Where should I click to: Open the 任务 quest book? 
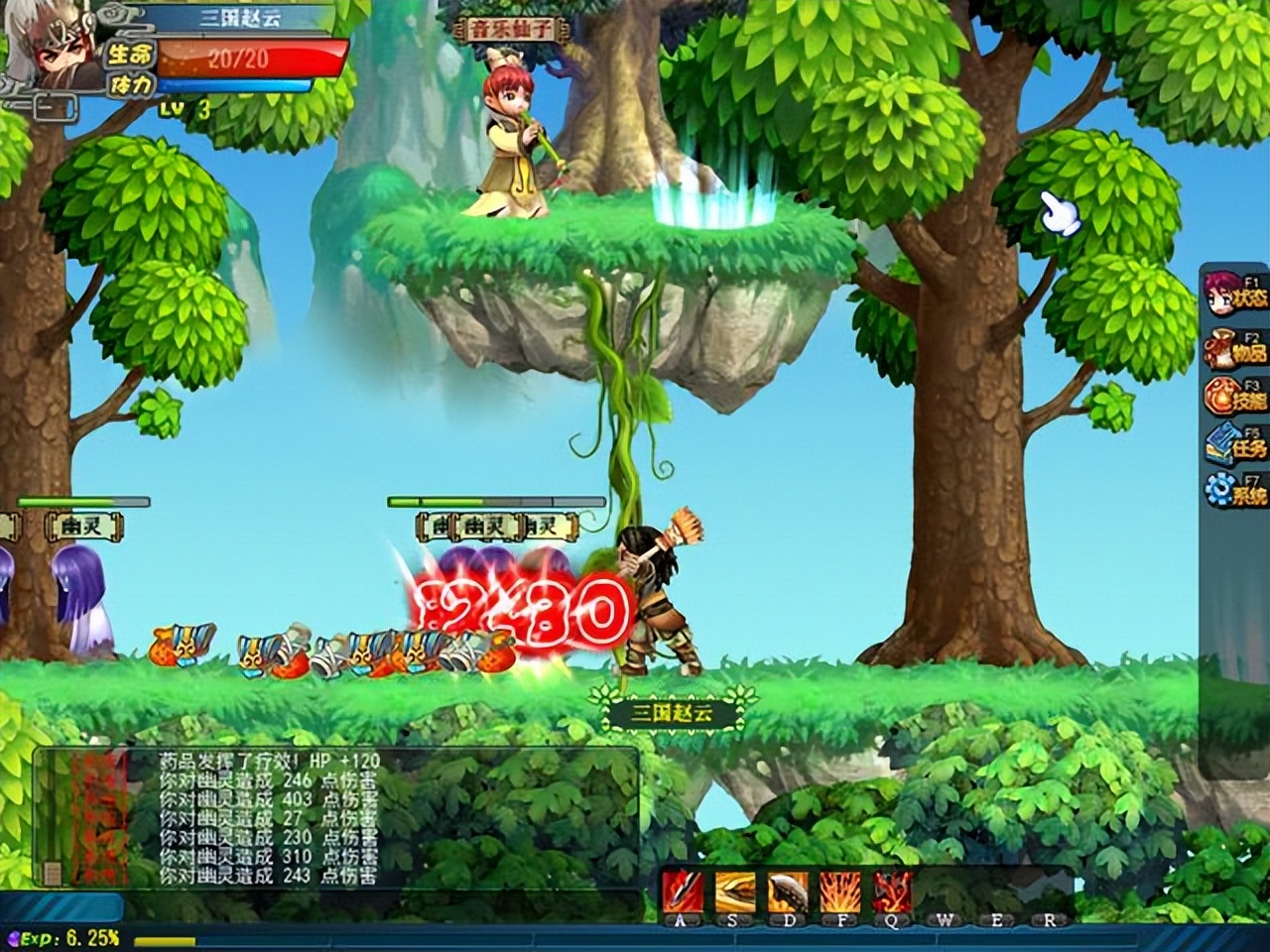pos(1233,443)
